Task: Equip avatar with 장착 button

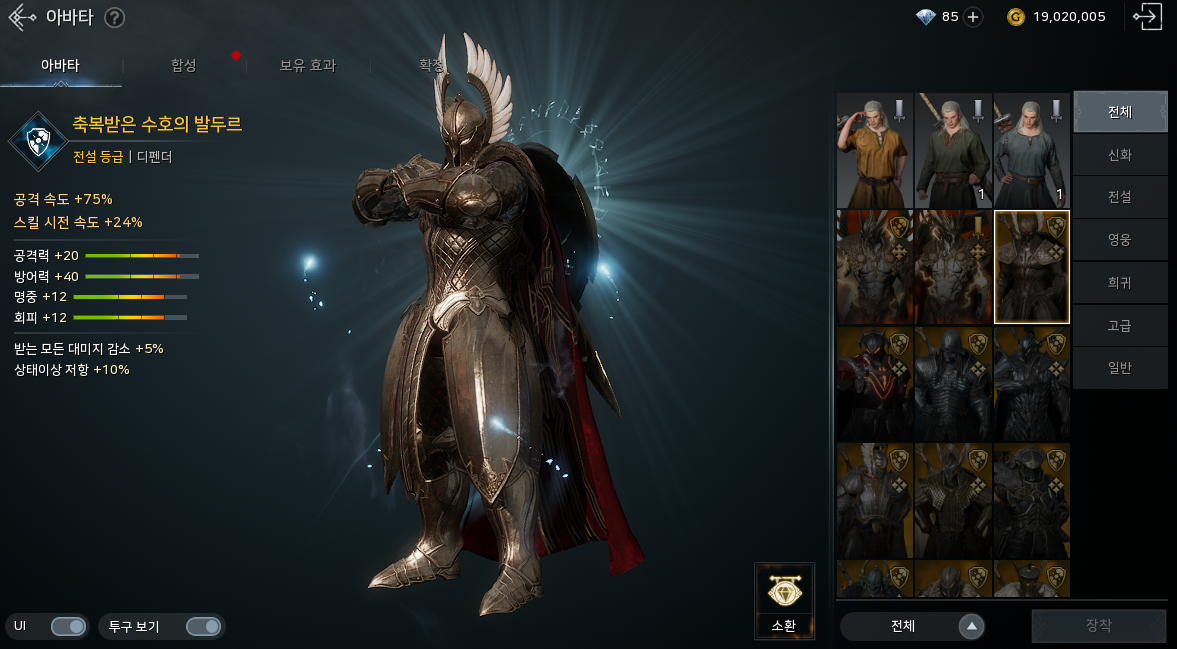Action: pos(1098,626)
